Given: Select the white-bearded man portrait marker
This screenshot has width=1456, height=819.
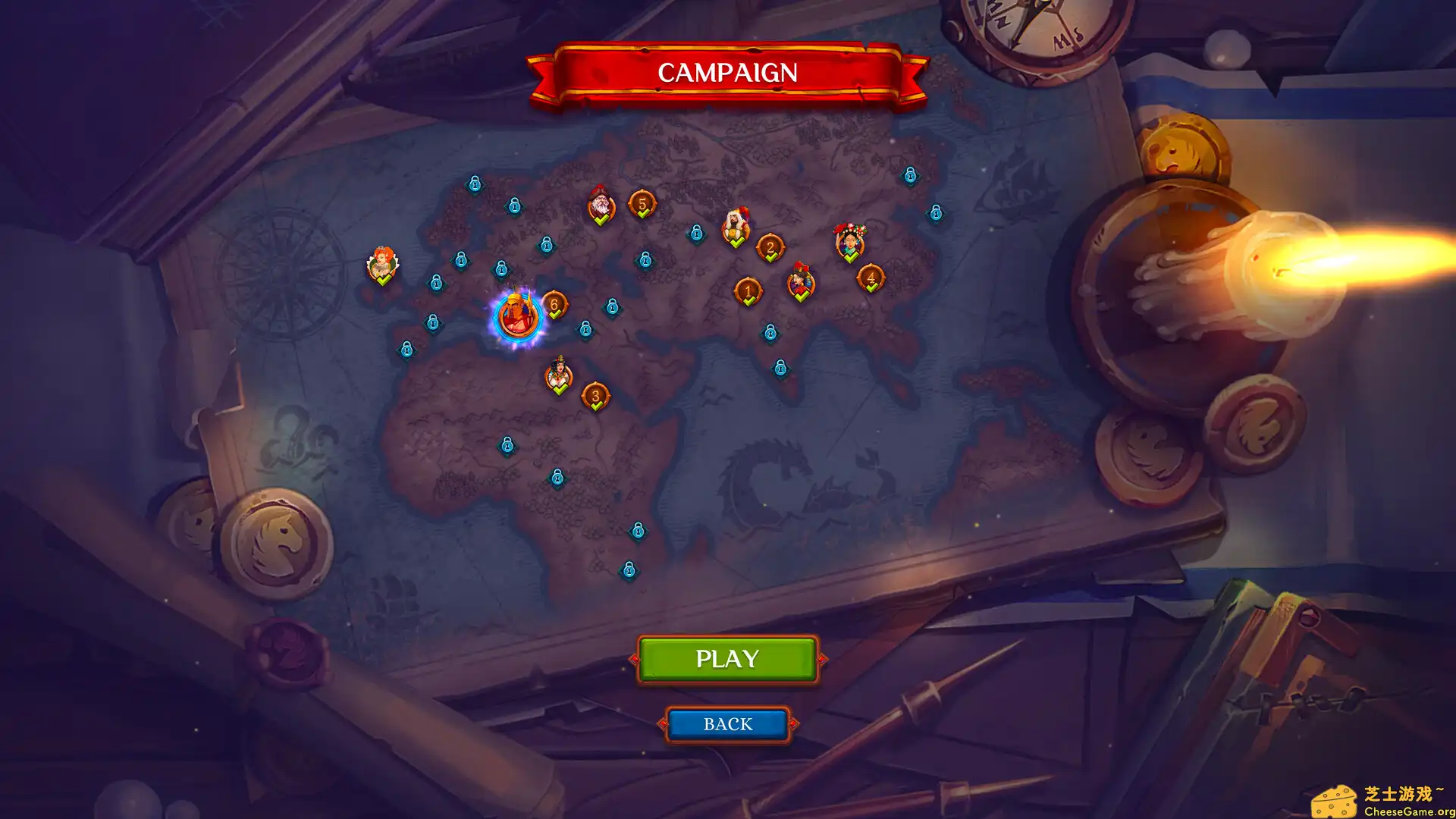Looking at the screenshot, I should point(601,205).
